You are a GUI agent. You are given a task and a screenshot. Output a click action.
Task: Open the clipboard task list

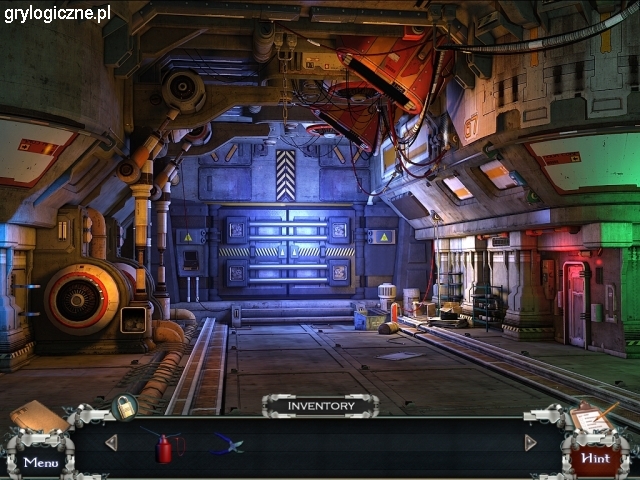click(592, 418)
